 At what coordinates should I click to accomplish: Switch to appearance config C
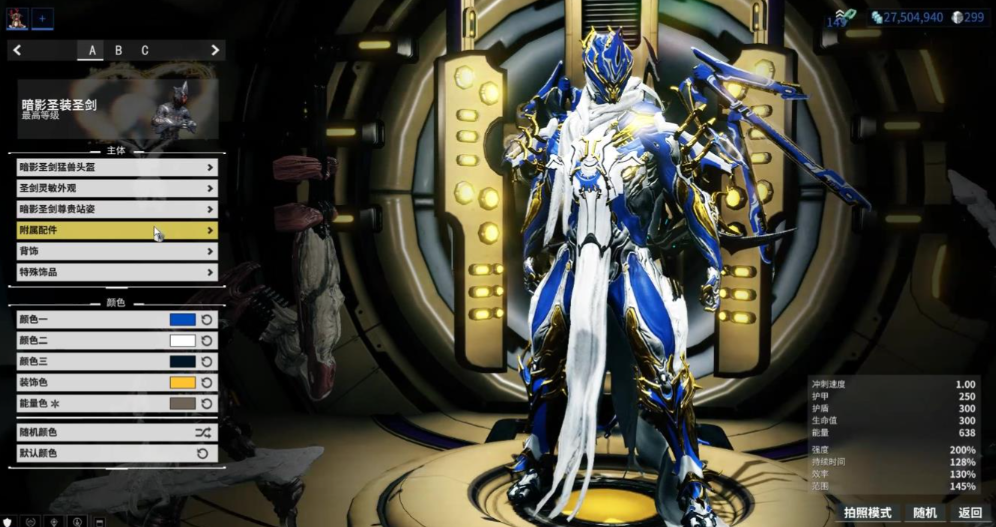tap(144, 50)
